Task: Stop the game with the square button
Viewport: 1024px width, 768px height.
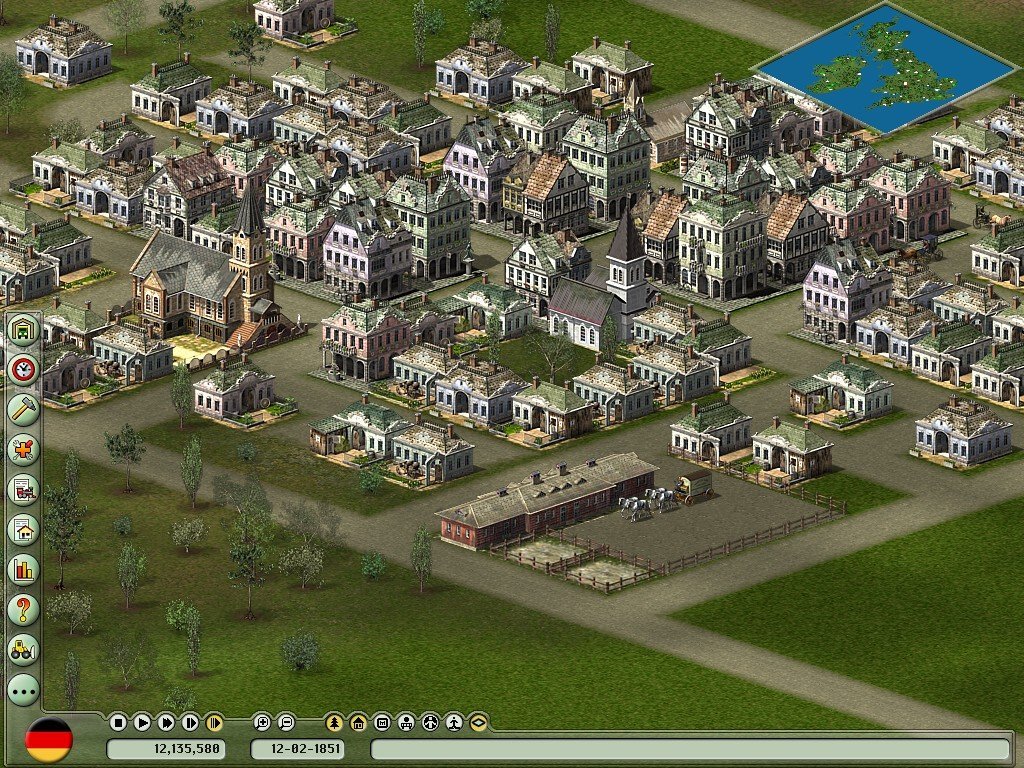Action: (118, 722)
